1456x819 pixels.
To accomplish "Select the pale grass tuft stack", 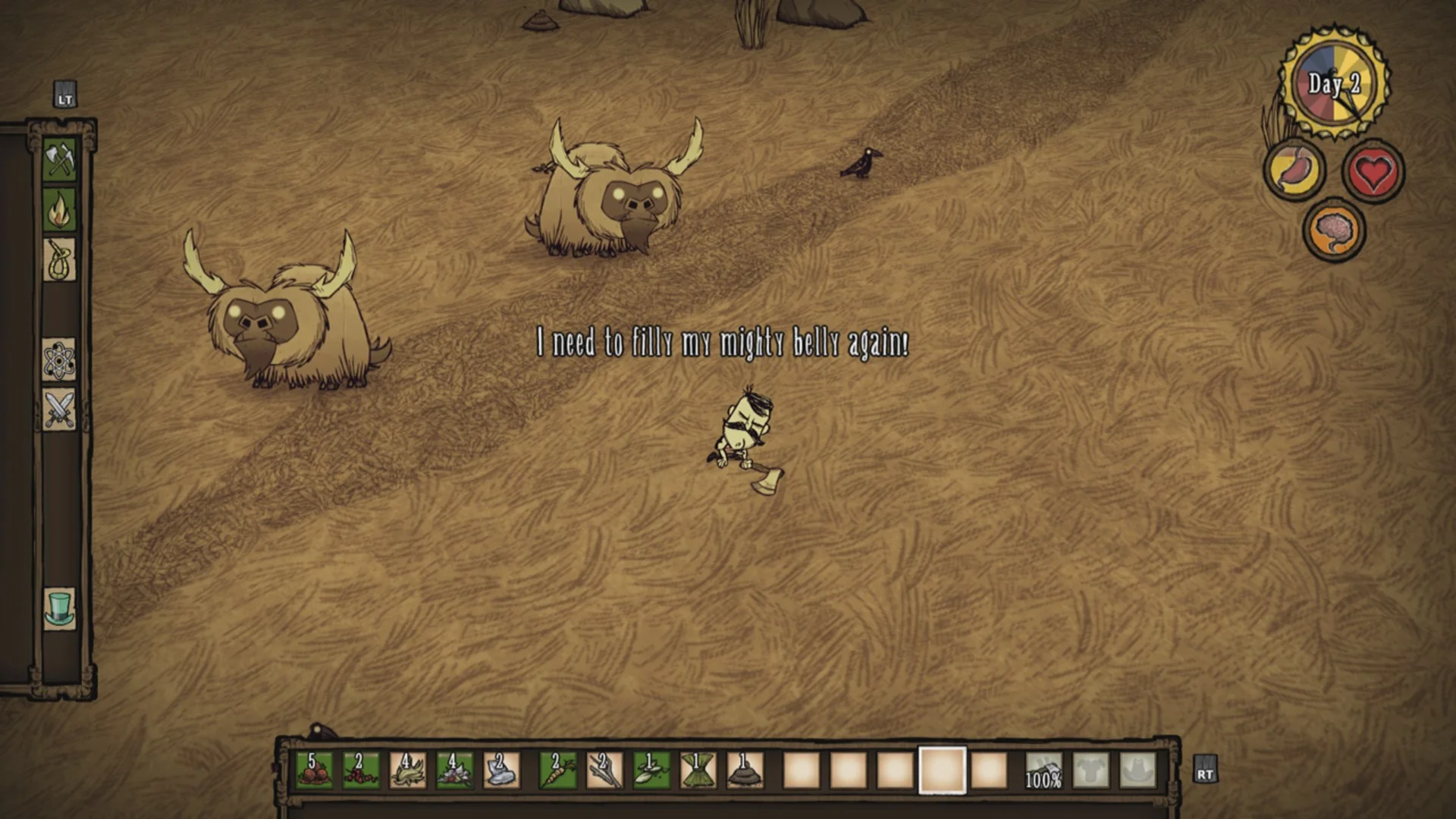I will click(407, 770).
